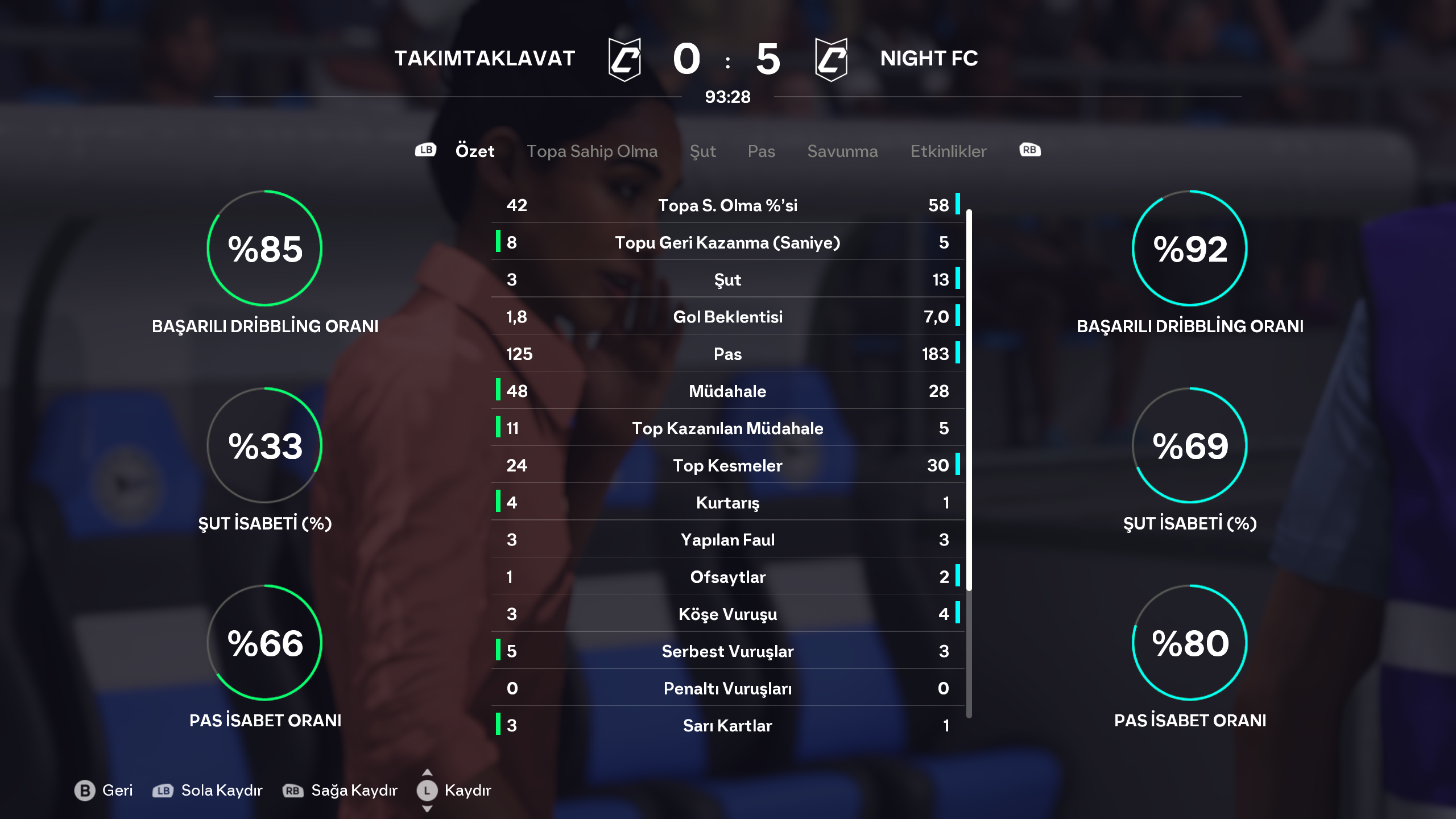Select the Top Kesmeler stat row
Image resolution: width=1456 pixels, height=819 pixels.
[x=727, y=466]
